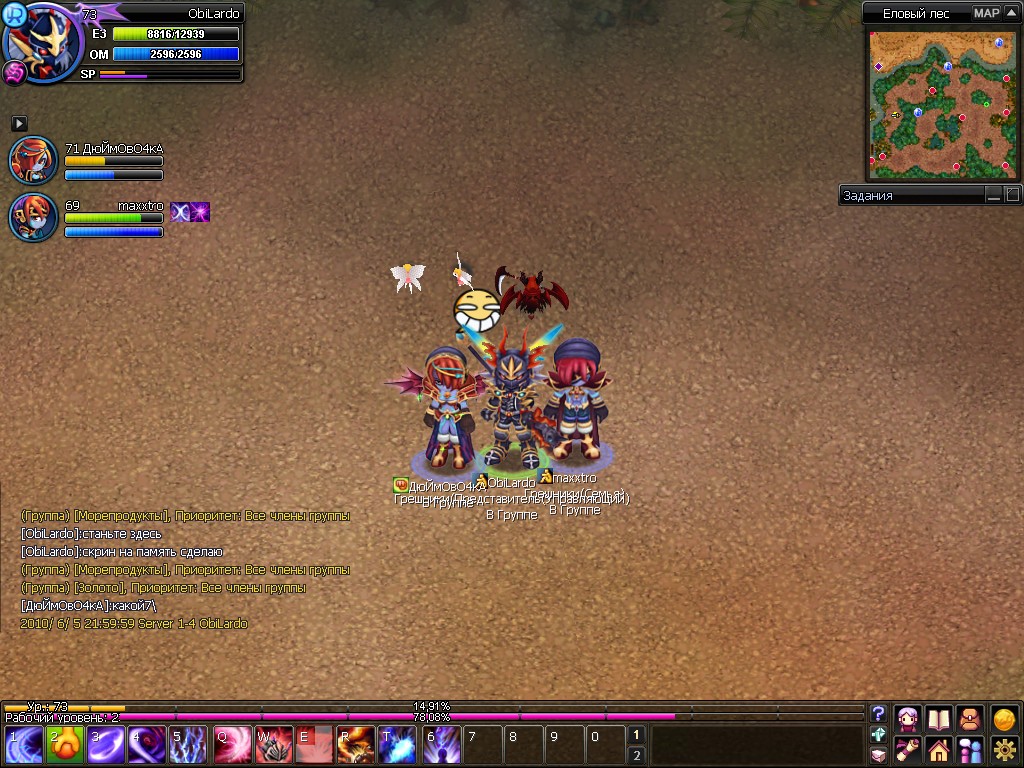Screen dimensions: 1024x768
Task: Select party member maxxtro's portrait
Action: coord(33,217)
